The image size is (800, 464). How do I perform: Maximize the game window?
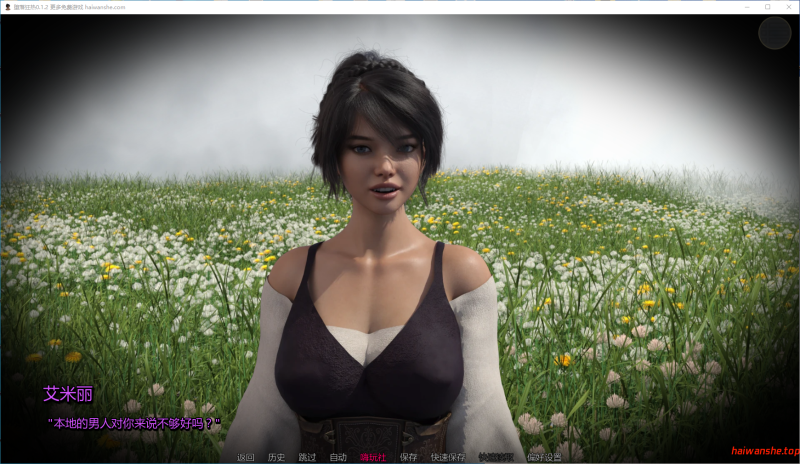click(x=767, y=6)
